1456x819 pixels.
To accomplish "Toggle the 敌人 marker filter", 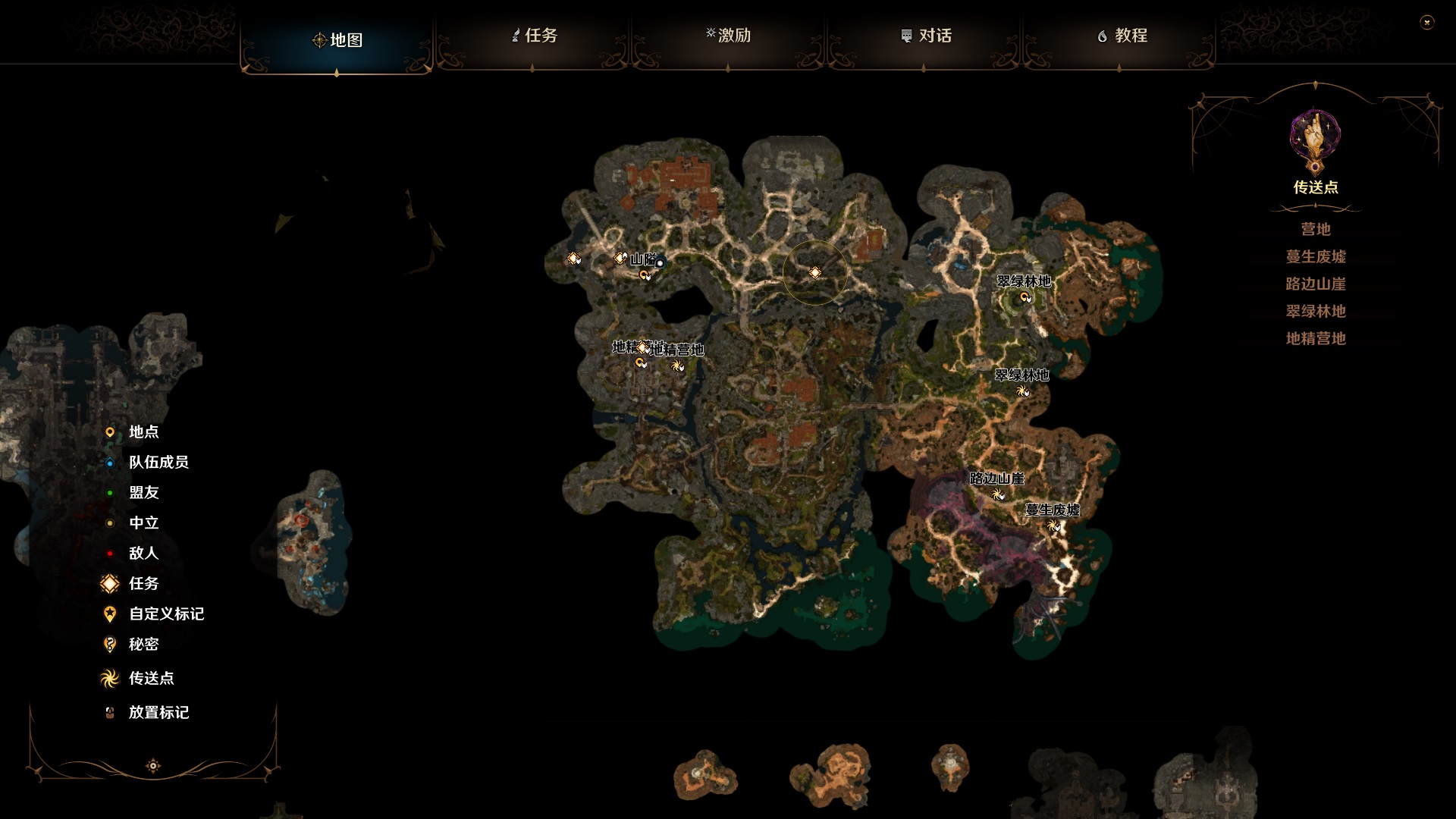I will pos(109,554).
